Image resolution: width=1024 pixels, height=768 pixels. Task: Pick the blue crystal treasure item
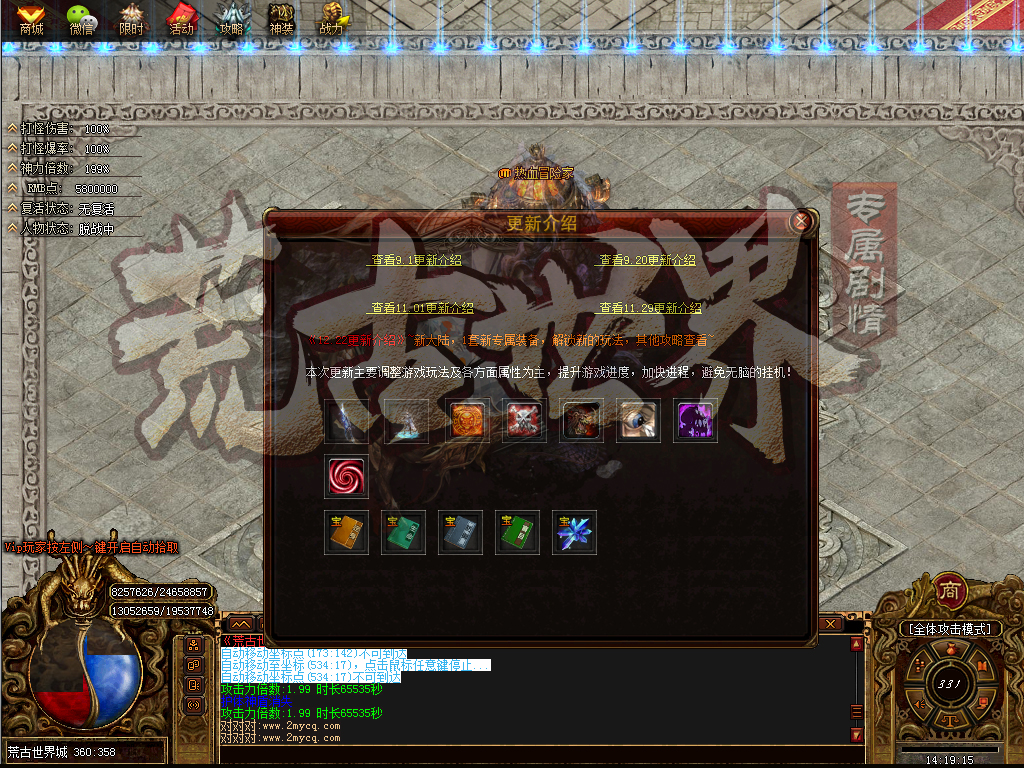574,532
